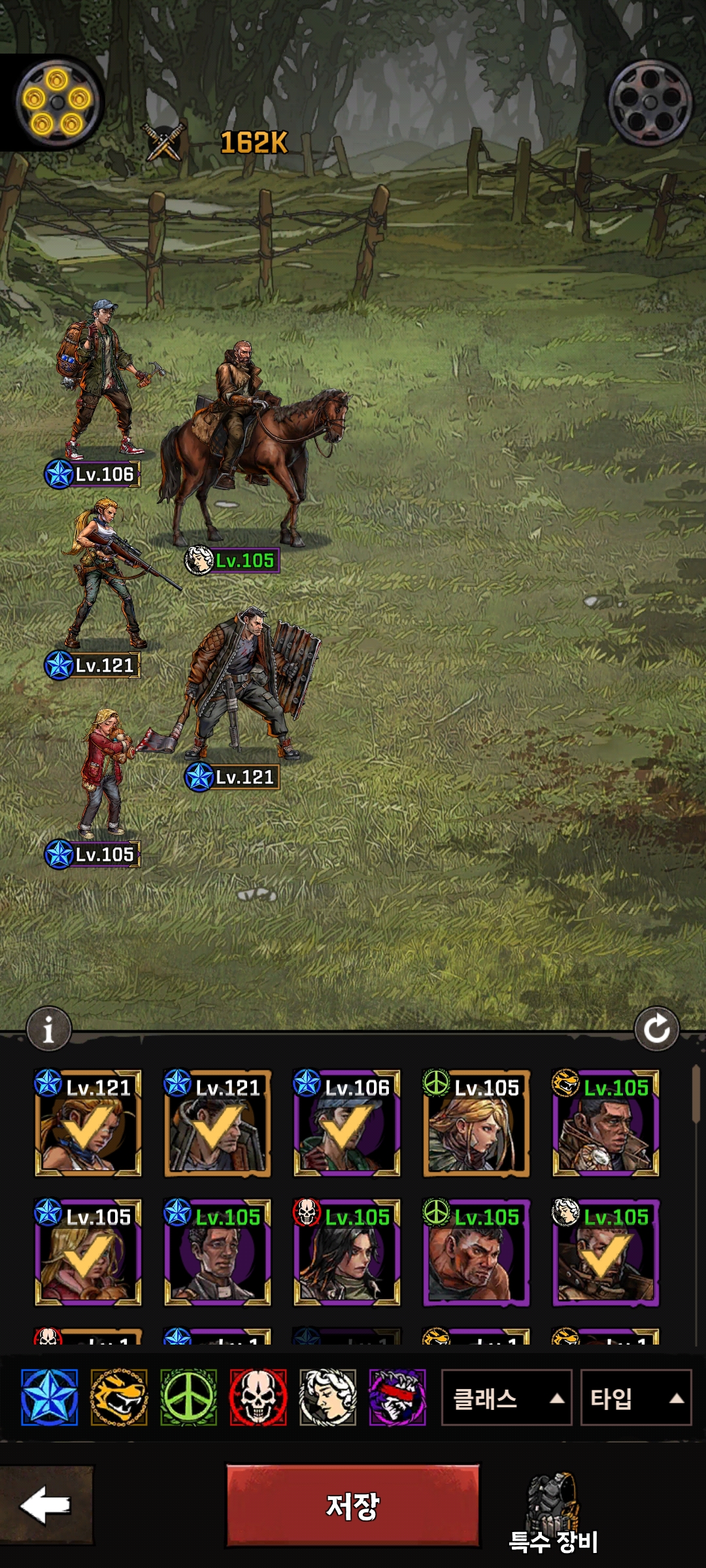This screenshot has height=1568, width=706.
Task: Select the Lv.105 tiger-faction hero card
Action: (606, 1124)
